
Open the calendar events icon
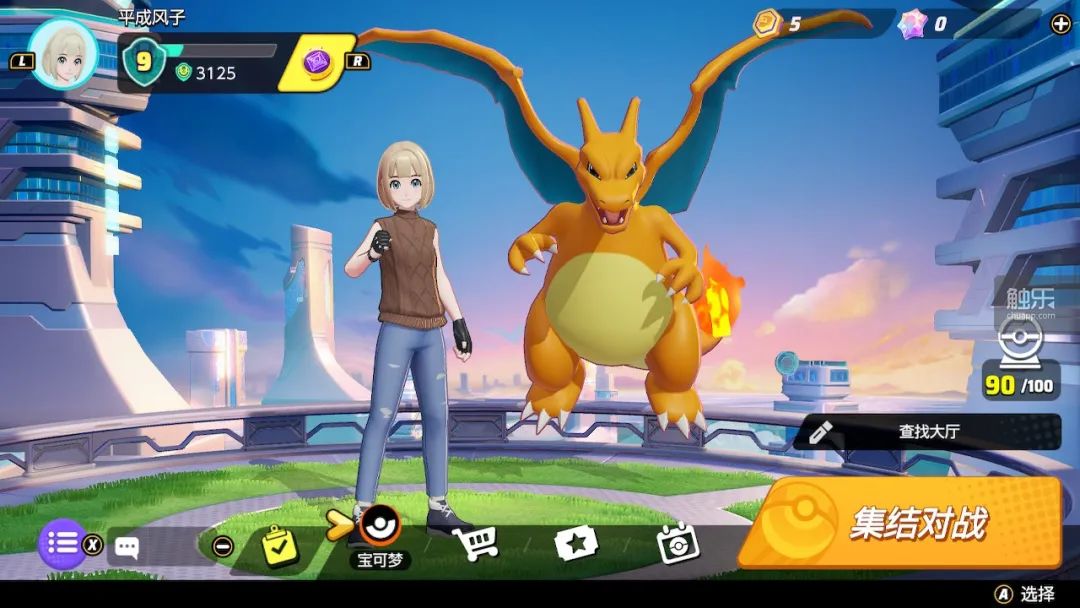click(677, 543)
